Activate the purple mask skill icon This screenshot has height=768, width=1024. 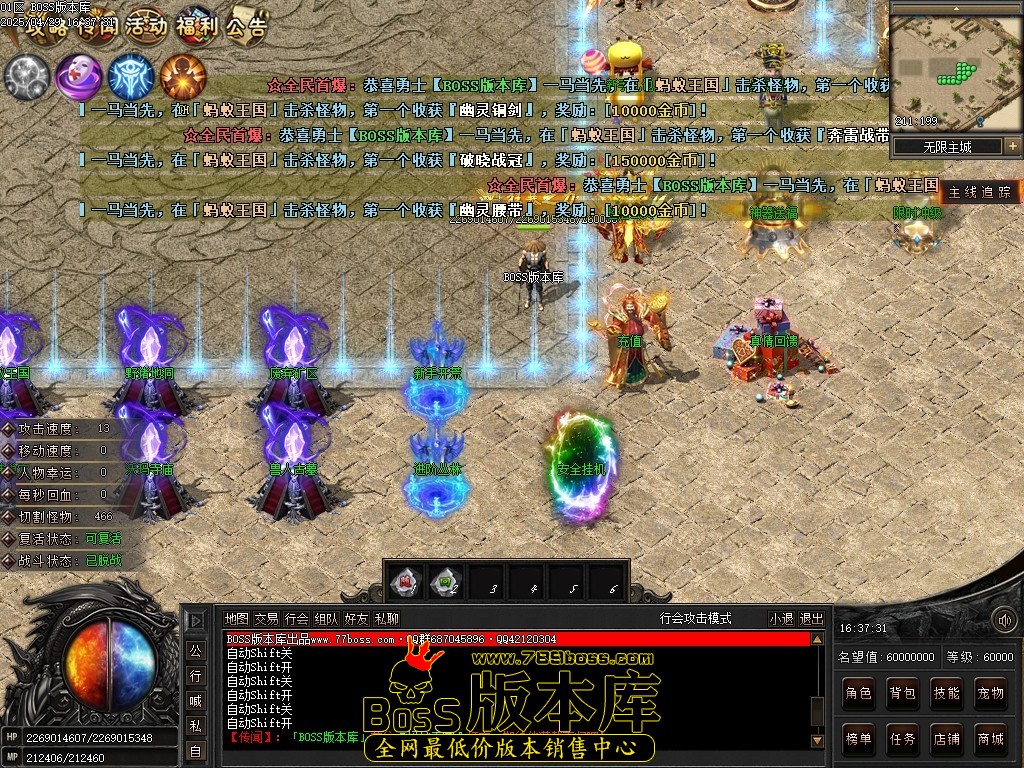click(79, 75)
